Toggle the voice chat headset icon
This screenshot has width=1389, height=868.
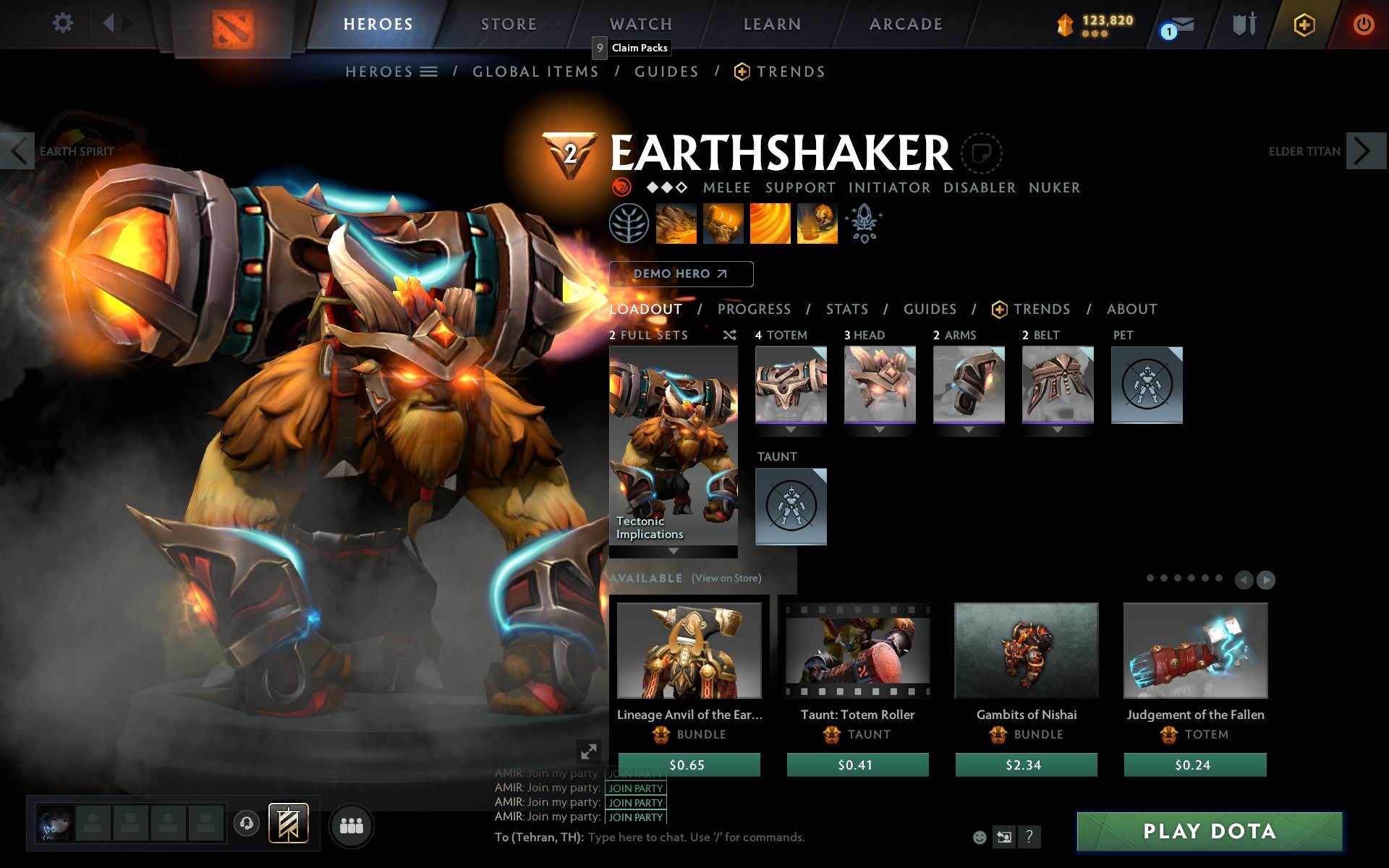tap(246, 822)
